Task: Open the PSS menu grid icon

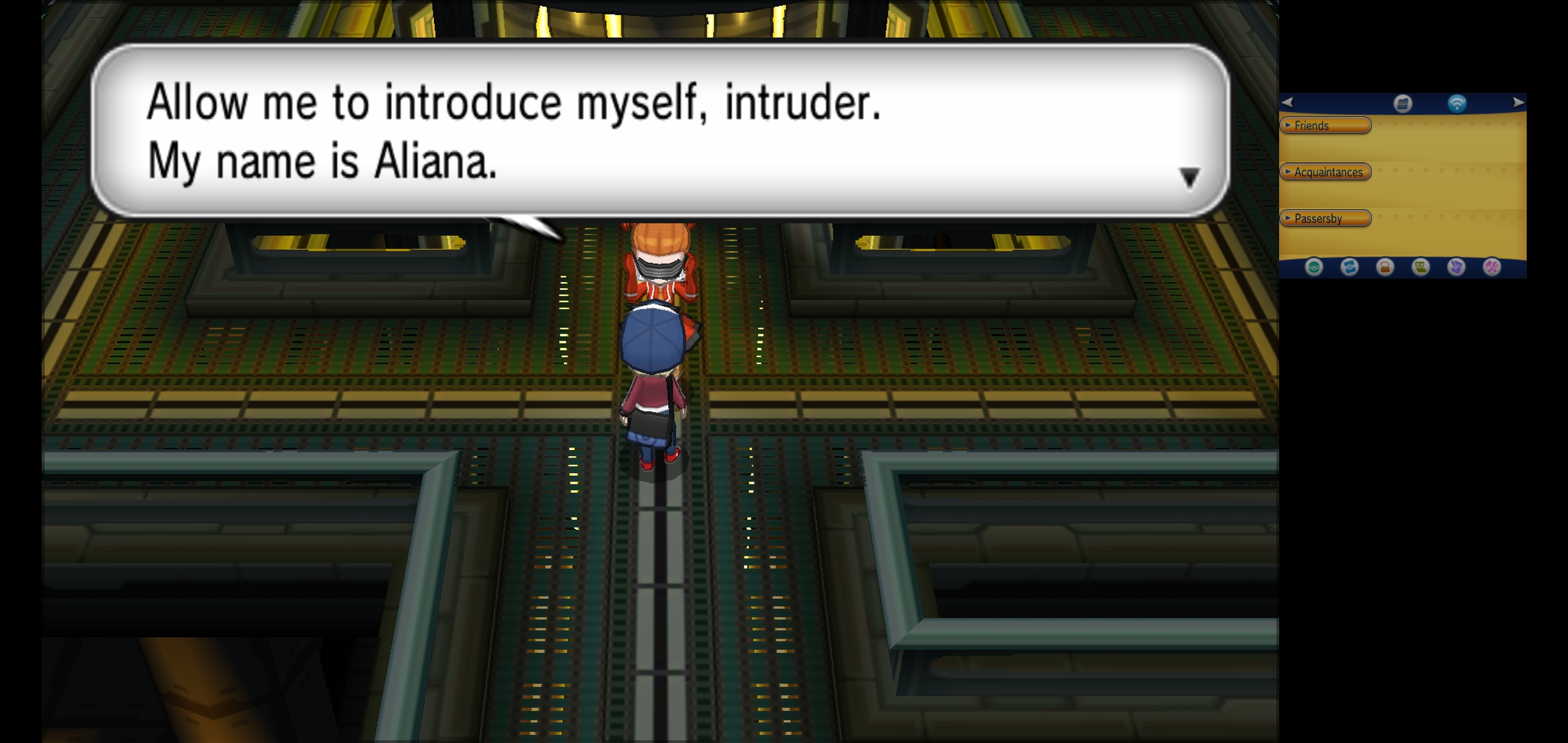Action: point(1403,103)
